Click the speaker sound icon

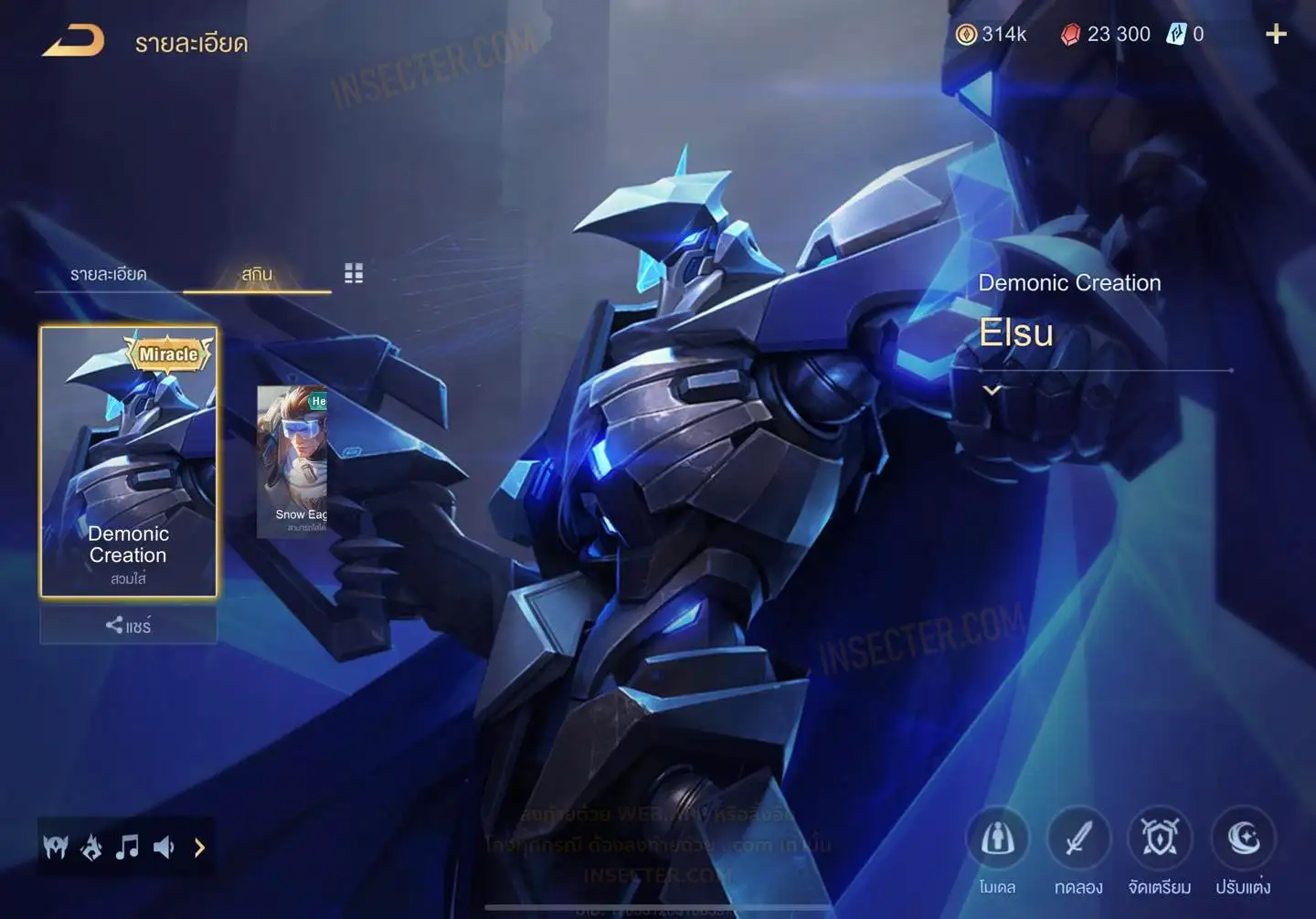[x=164, y=848]
